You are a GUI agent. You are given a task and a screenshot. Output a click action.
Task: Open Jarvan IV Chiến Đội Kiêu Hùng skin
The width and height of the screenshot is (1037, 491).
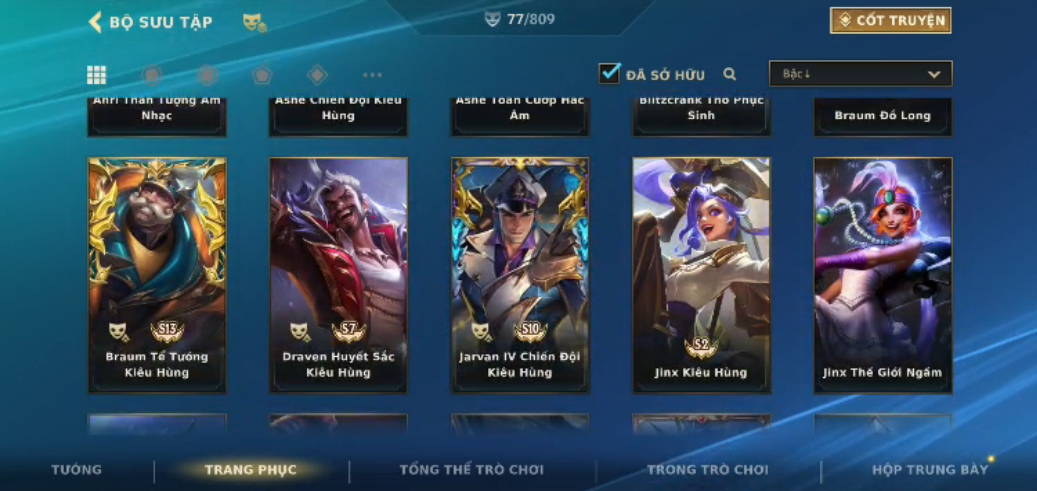[x=520, y=273]
